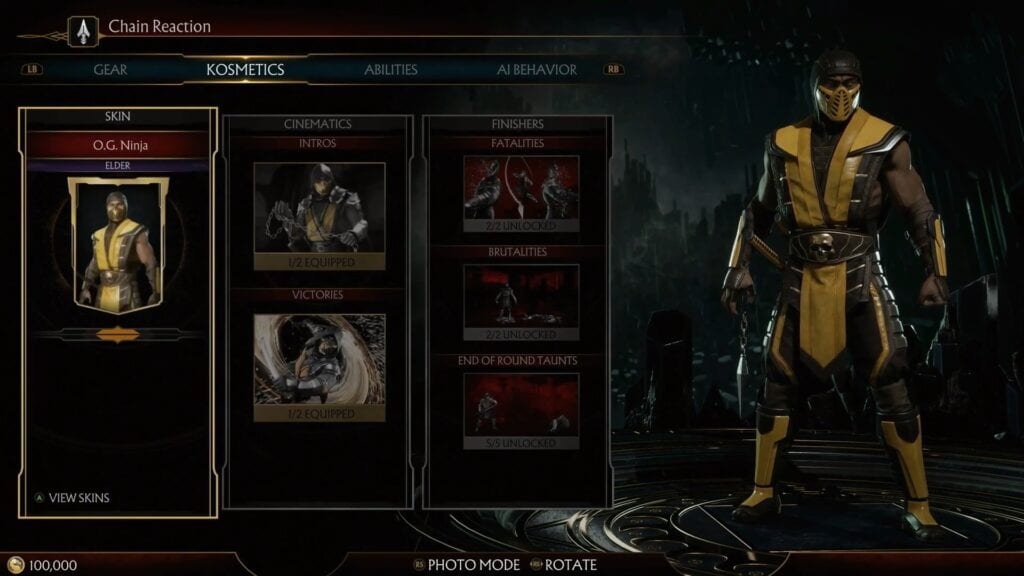
Task: Open the Intros cinematic thumbnail
Action: [x=319, y=207]
